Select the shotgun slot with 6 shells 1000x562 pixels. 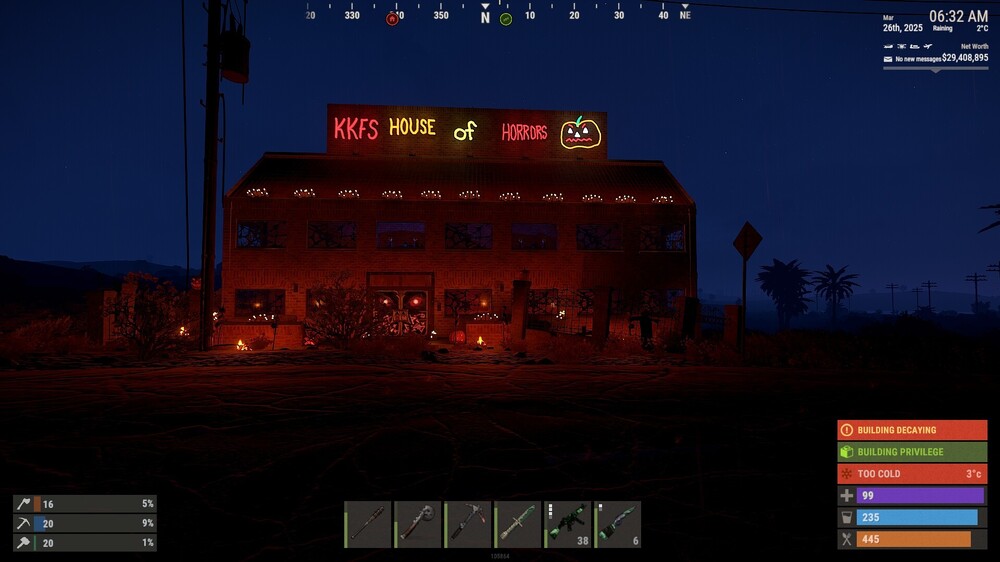(617, 524)
